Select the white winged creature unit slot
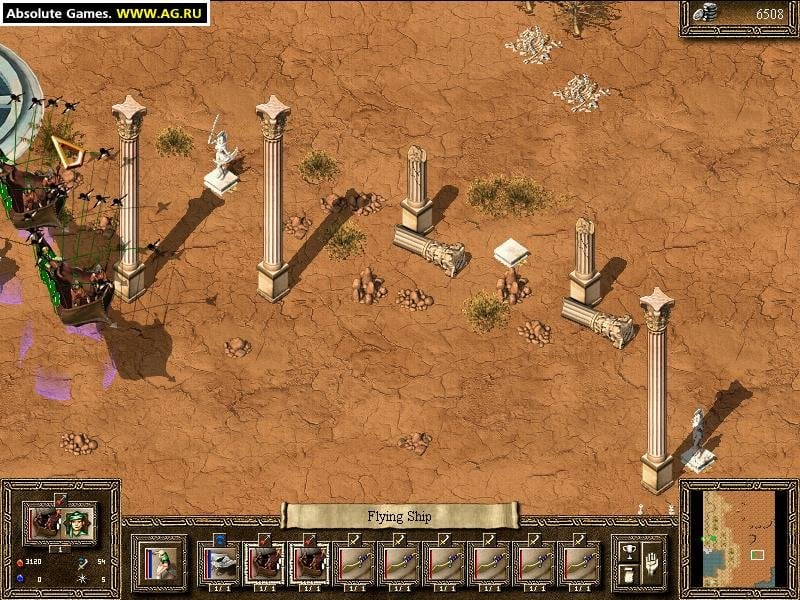 click(219, 564)
